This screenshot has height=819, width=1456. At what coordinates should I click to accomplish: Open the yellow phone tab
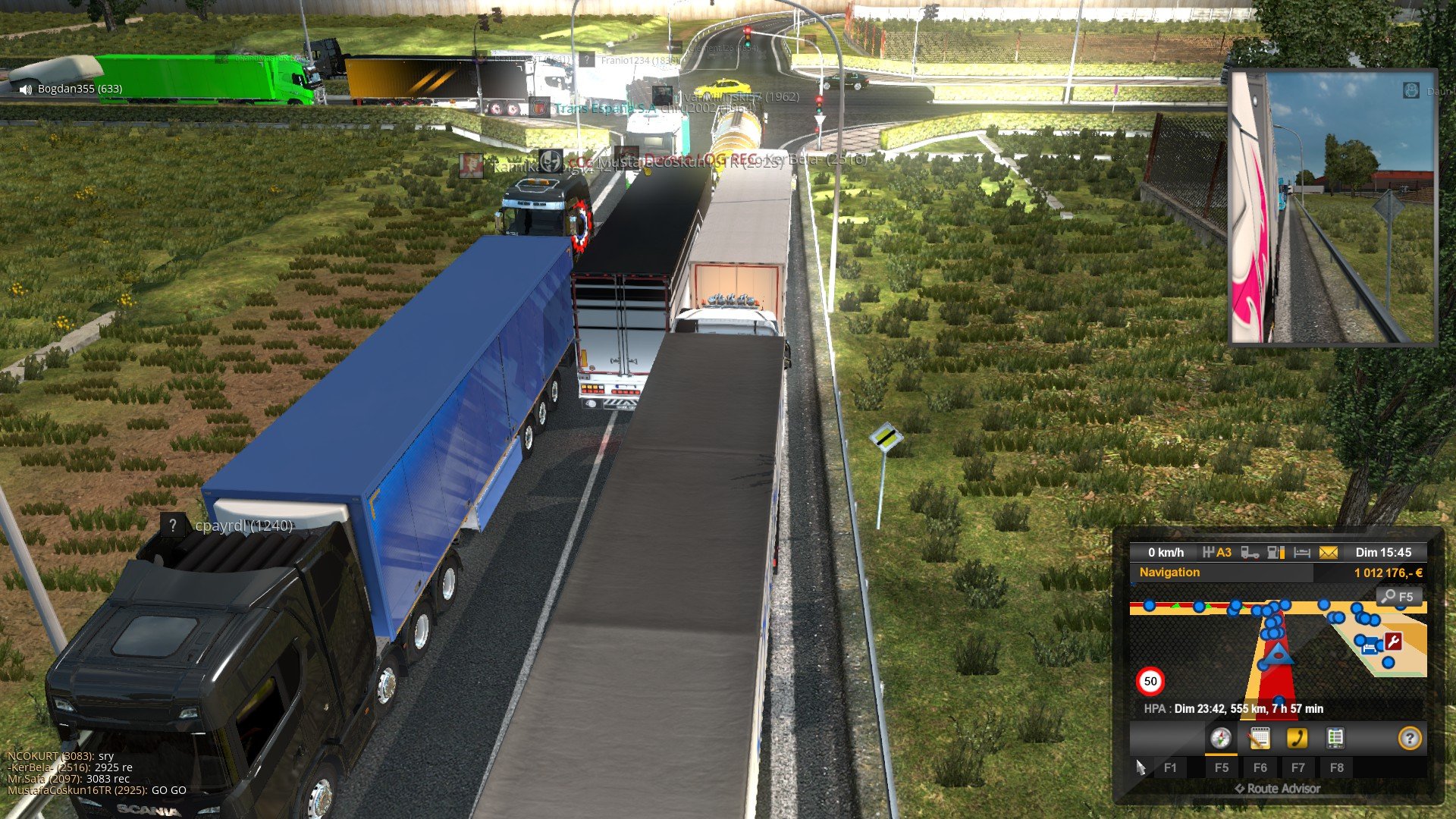point(1297,738)
